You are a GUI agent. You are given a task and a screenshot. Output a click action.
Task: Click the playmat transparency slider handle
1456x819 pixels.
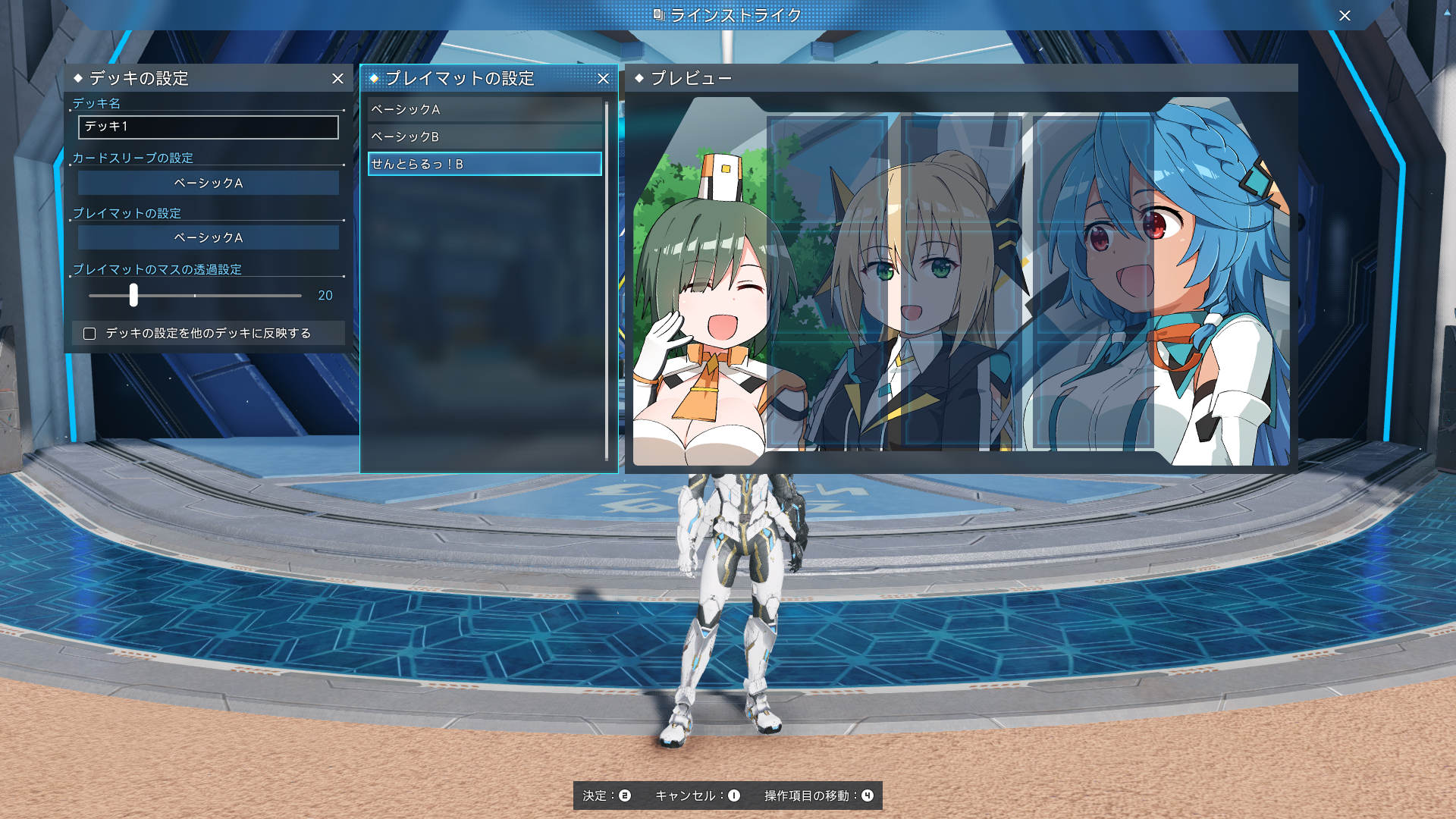coord(133,295)
